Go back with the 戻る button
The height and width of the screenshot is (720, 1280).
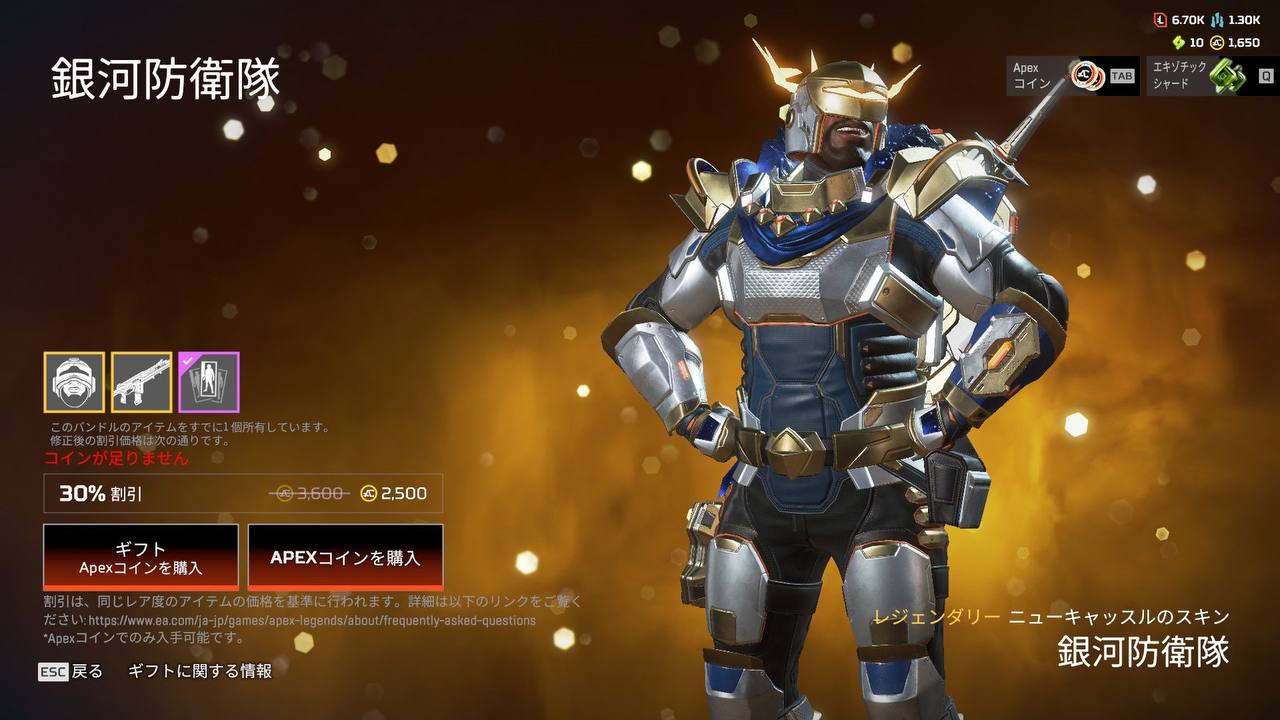(72, 672)
